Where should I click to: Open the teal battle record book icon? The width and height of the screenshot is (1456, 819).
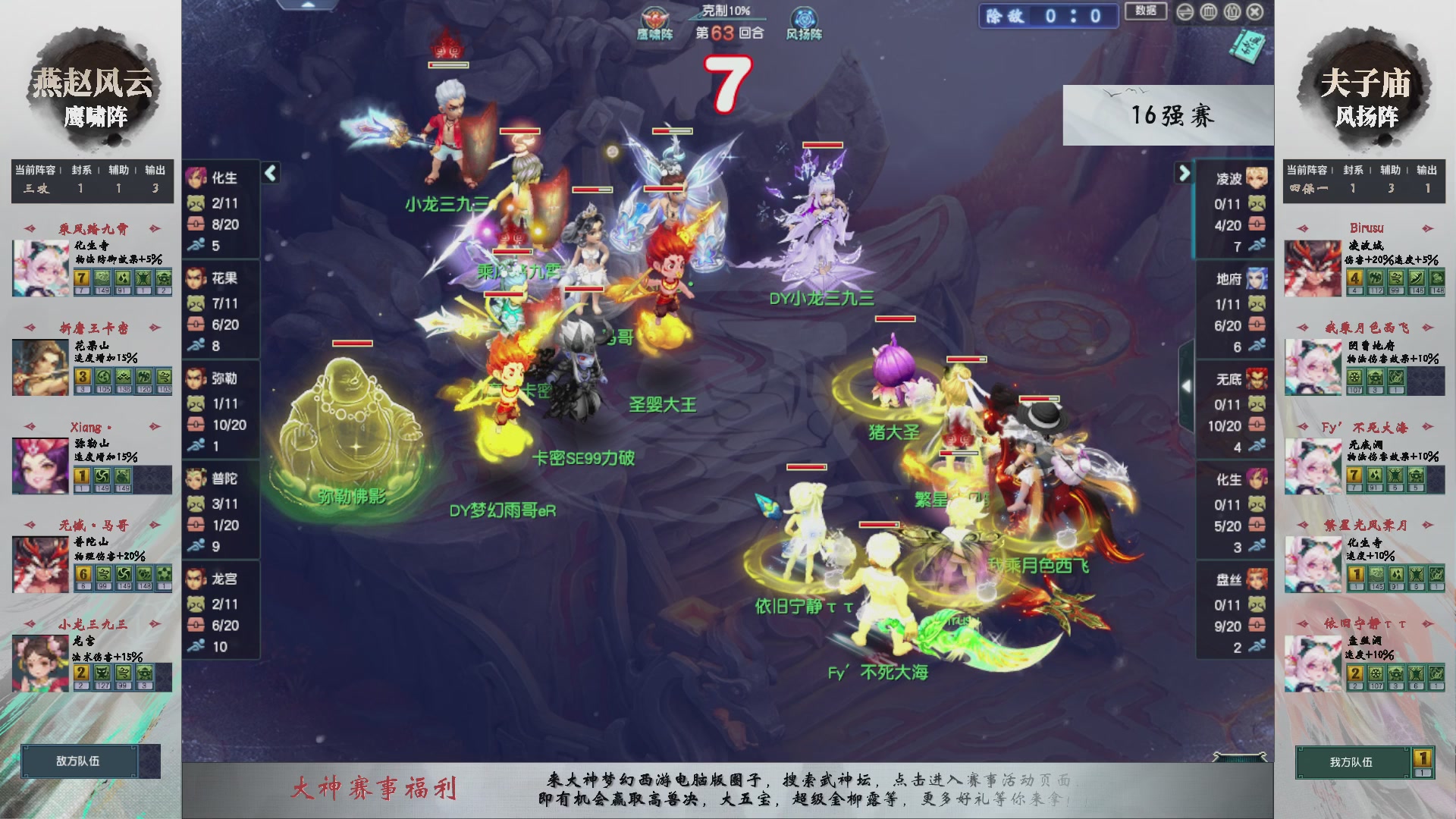[x=1247, y=47]
